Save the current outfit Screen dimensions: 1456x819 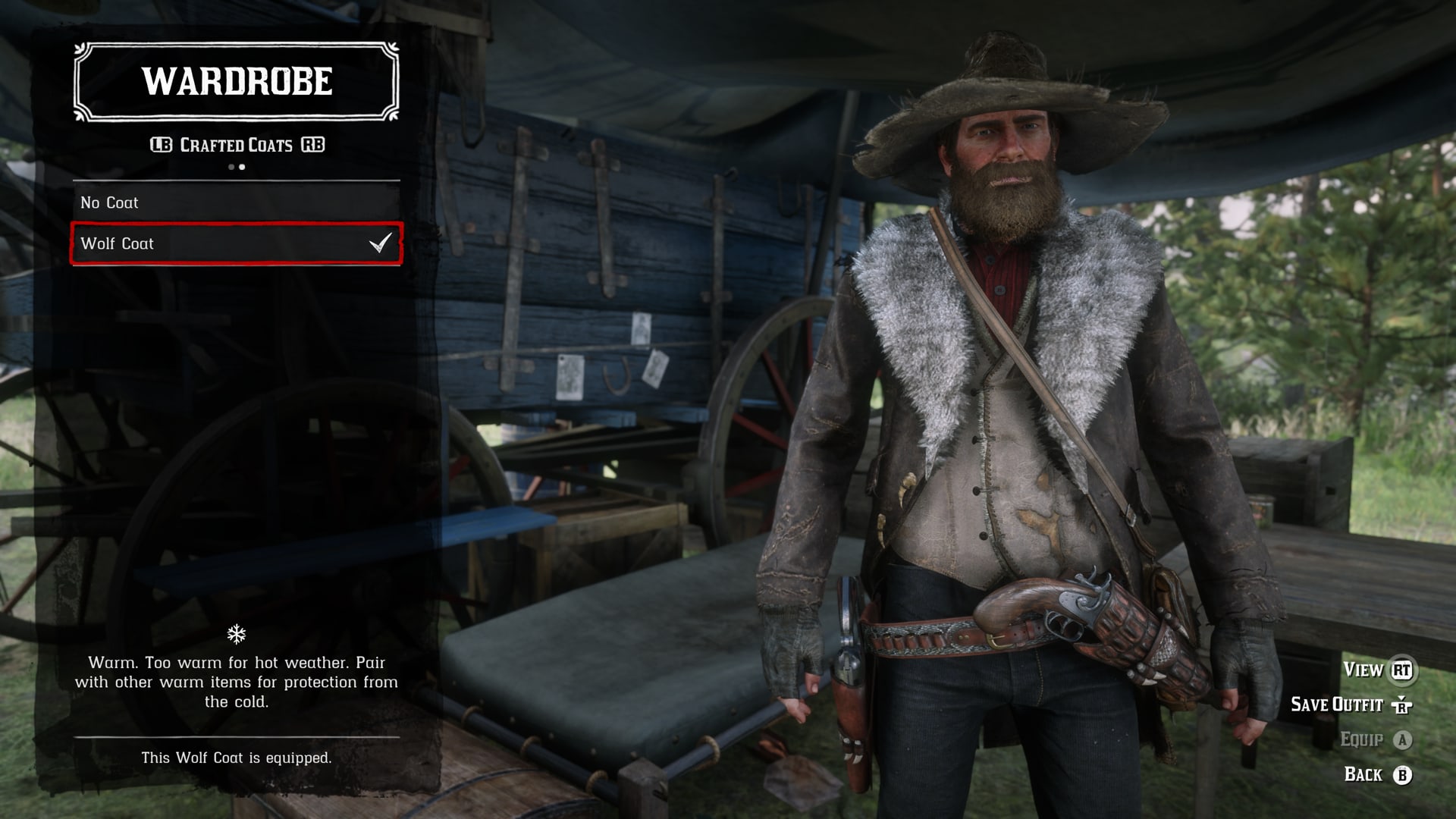point(1350,704)
